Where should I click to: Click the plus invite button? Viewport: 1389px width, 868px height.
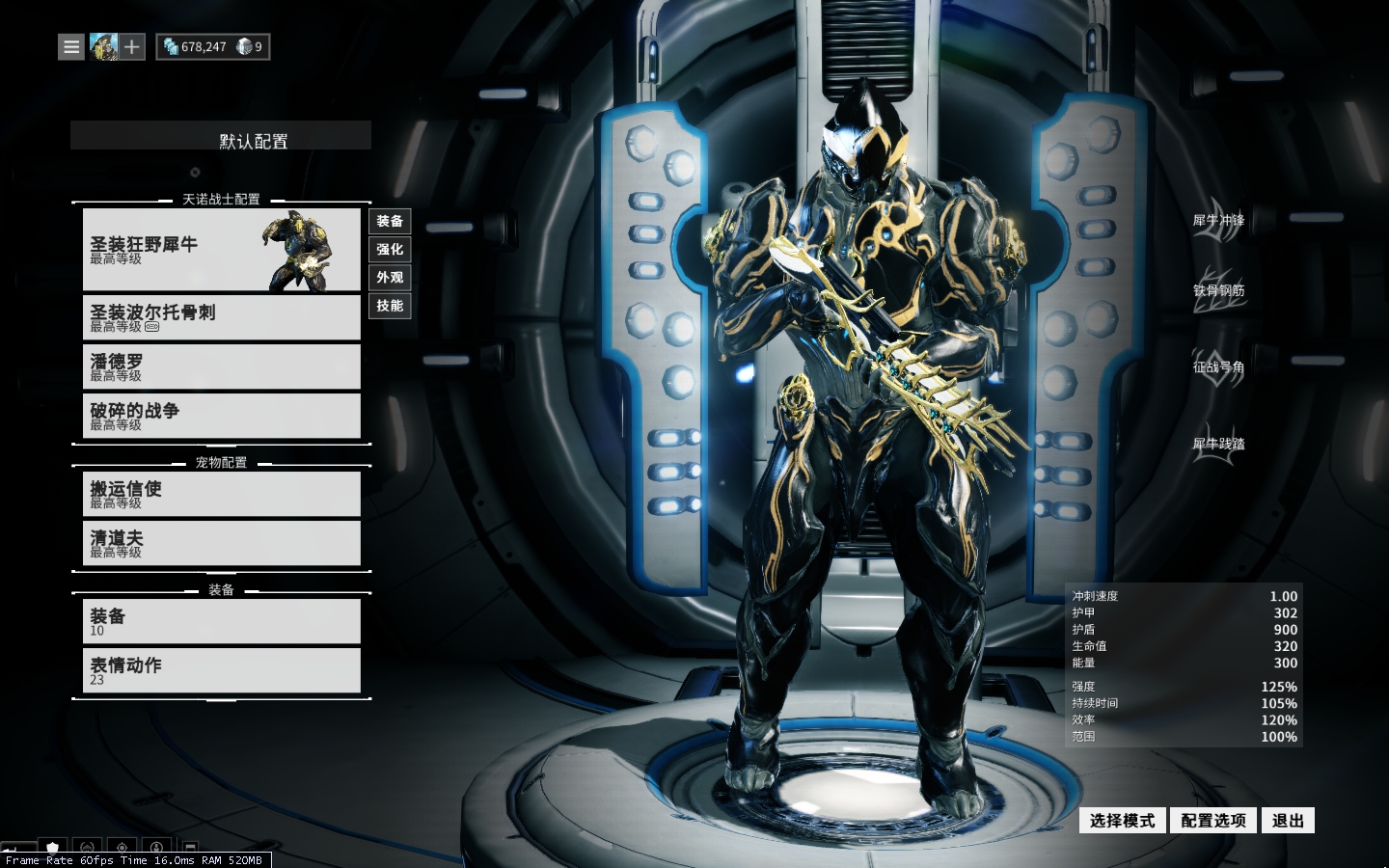[132, 46]
